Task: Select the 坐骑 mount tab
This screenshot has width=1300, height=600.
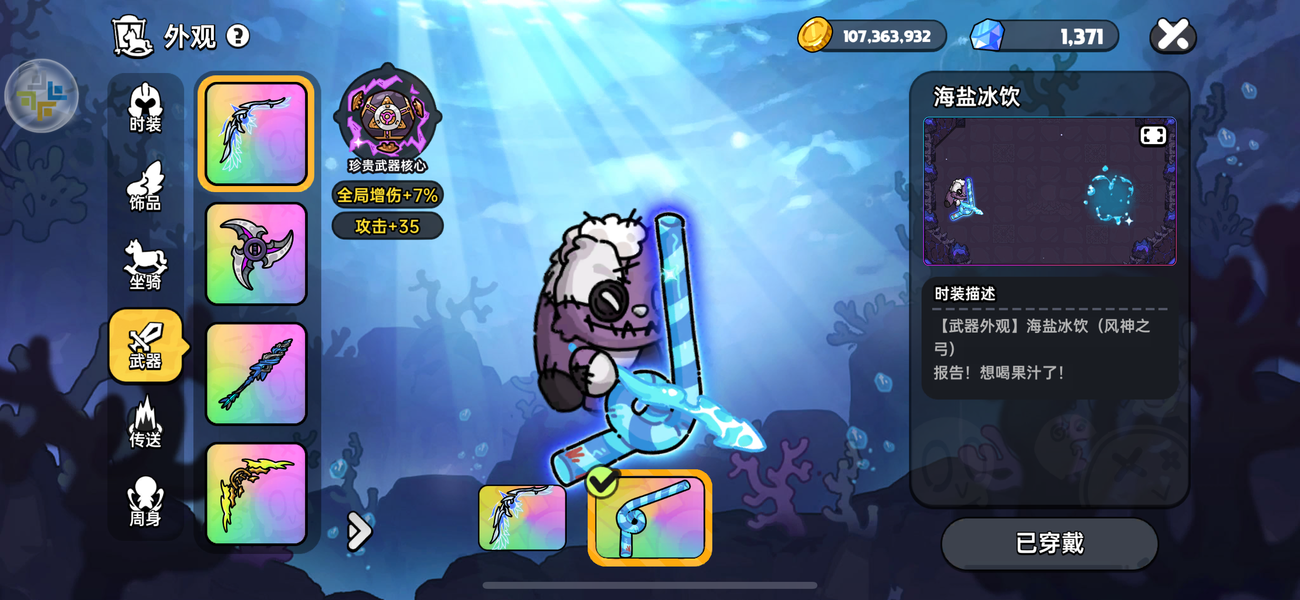Action: click(x=145, y=266)
